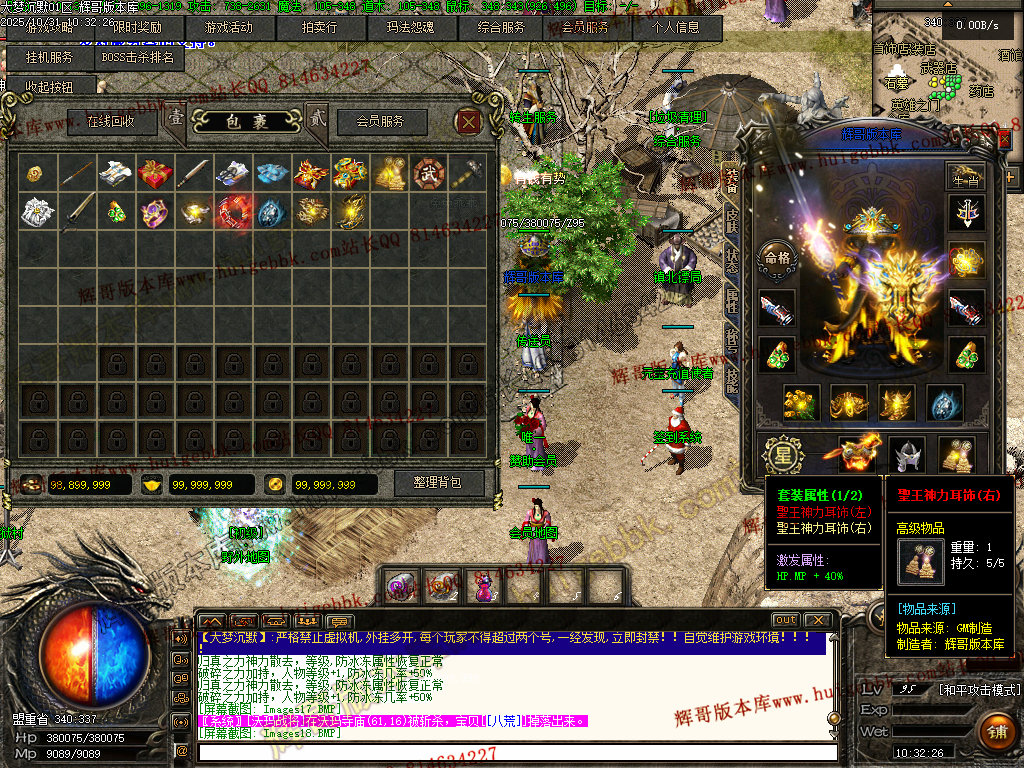Open the 拍卖行 auction house
1024x768 pixels.
click(319, 28)
